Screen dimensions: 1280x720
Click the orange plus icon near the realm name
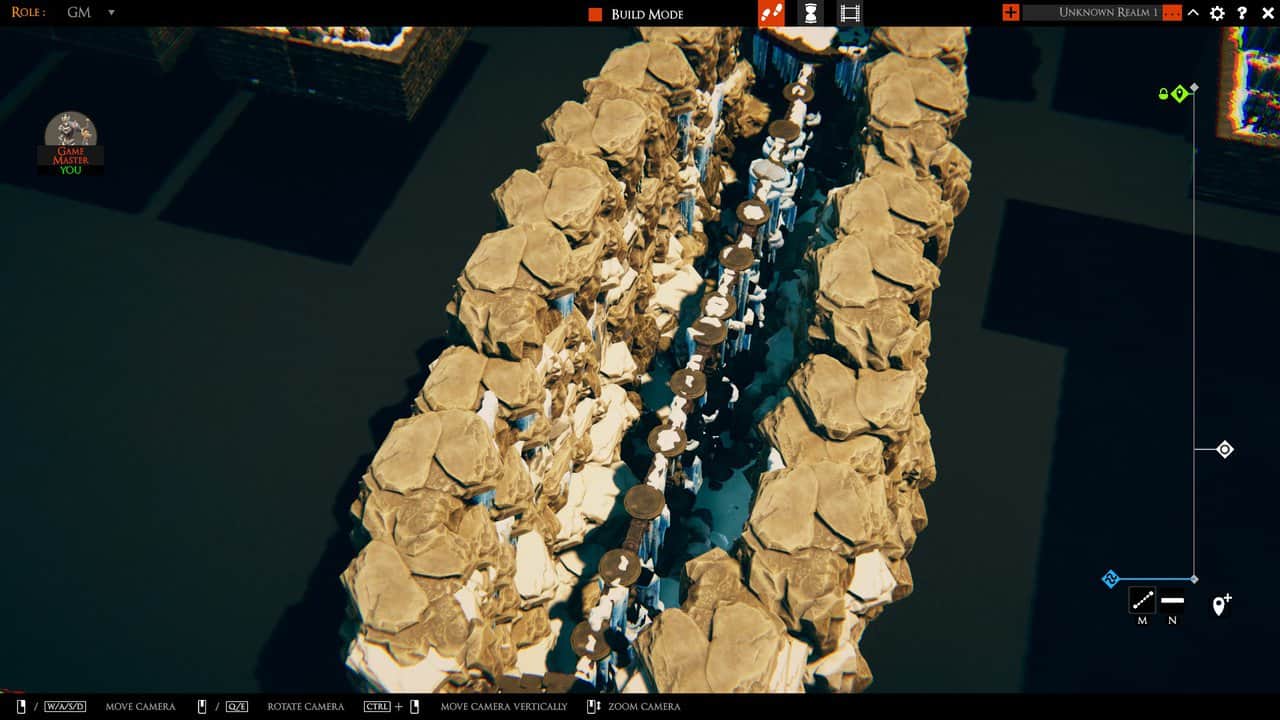pos(1009,13)
